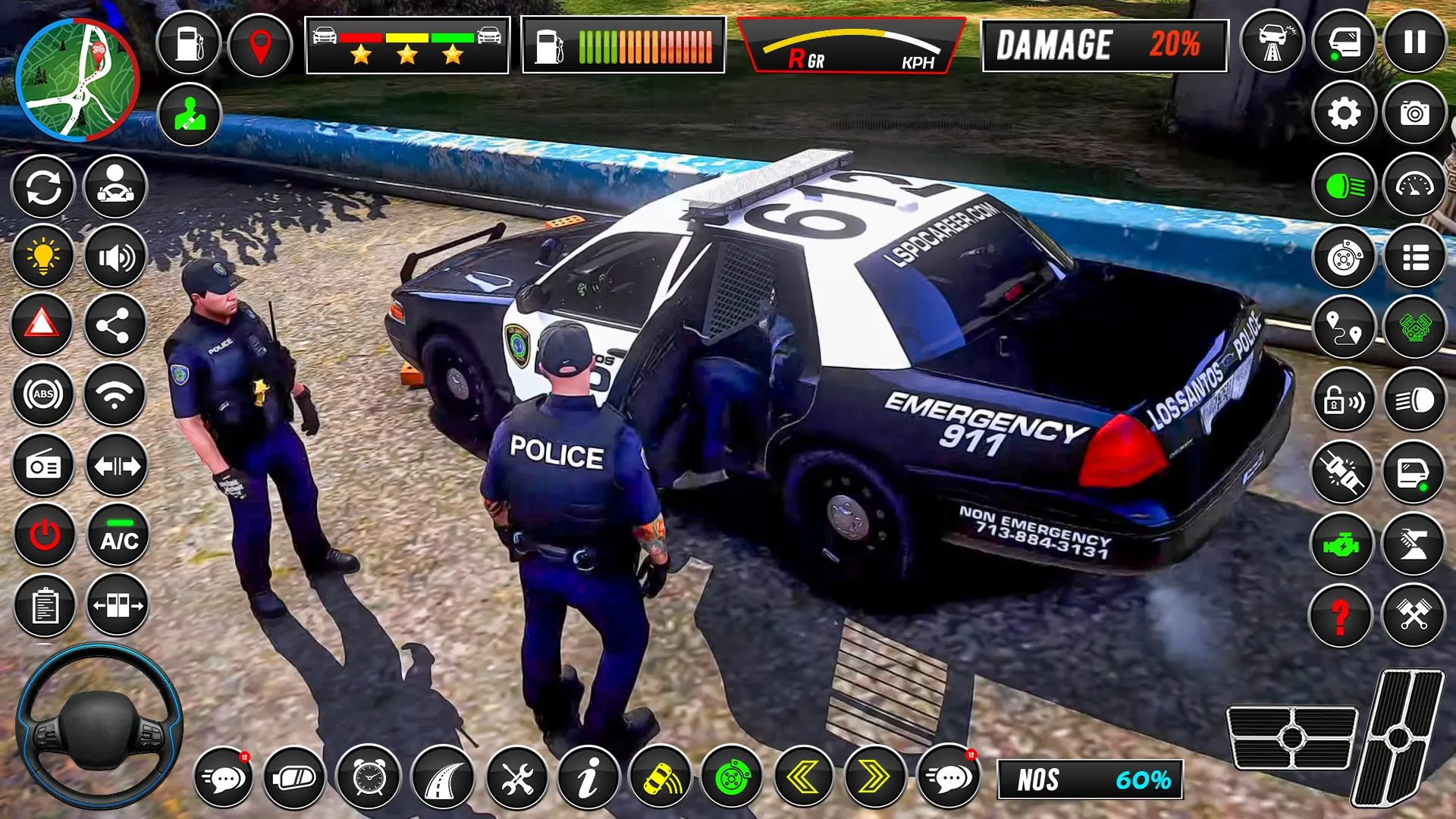This screenshot has width=1456, height=819.
Task: Toggle the A/C button
Action: [119, 535]
